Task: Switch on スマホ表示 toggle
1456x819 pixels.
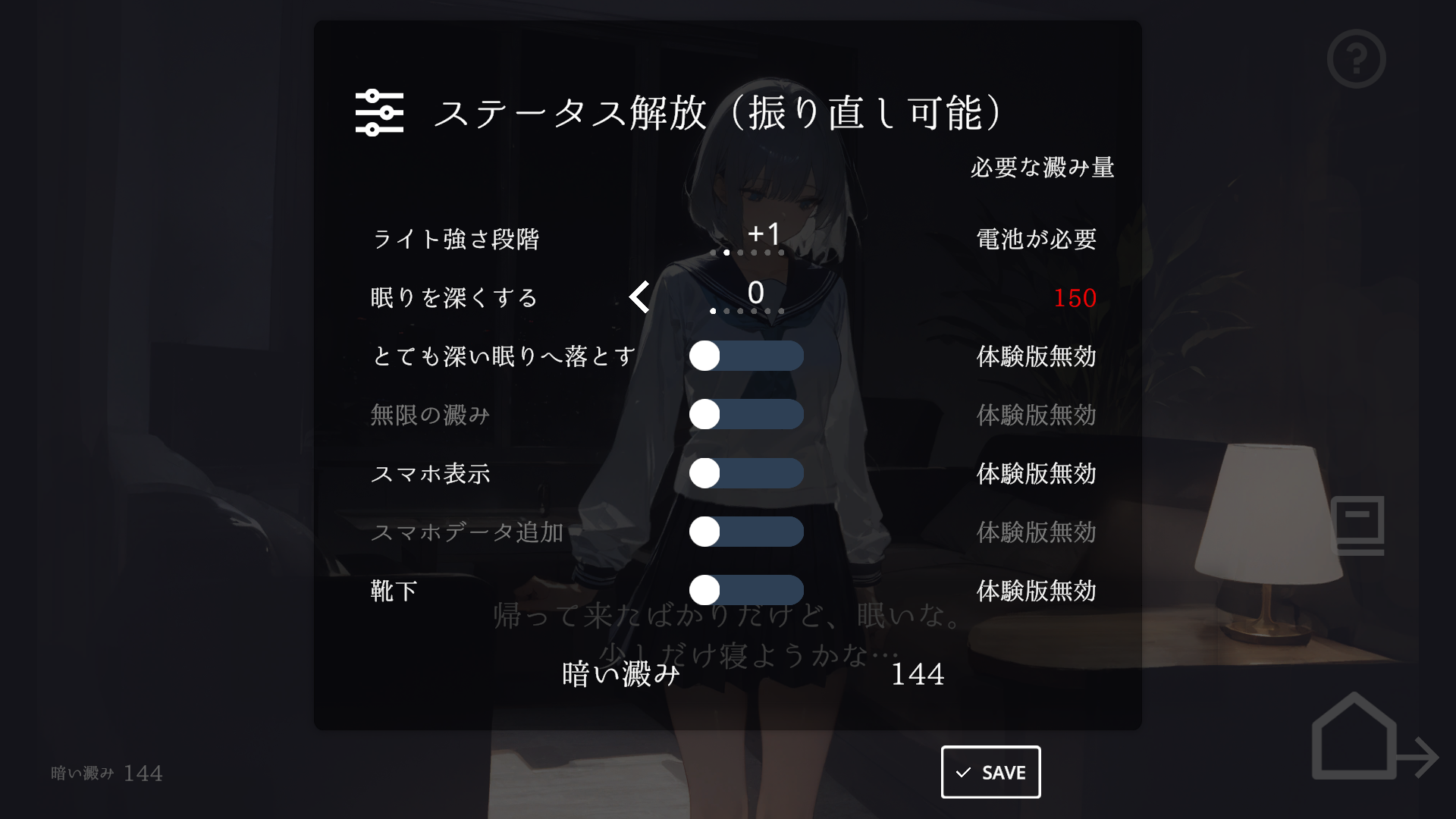Action: pos(745,473)
